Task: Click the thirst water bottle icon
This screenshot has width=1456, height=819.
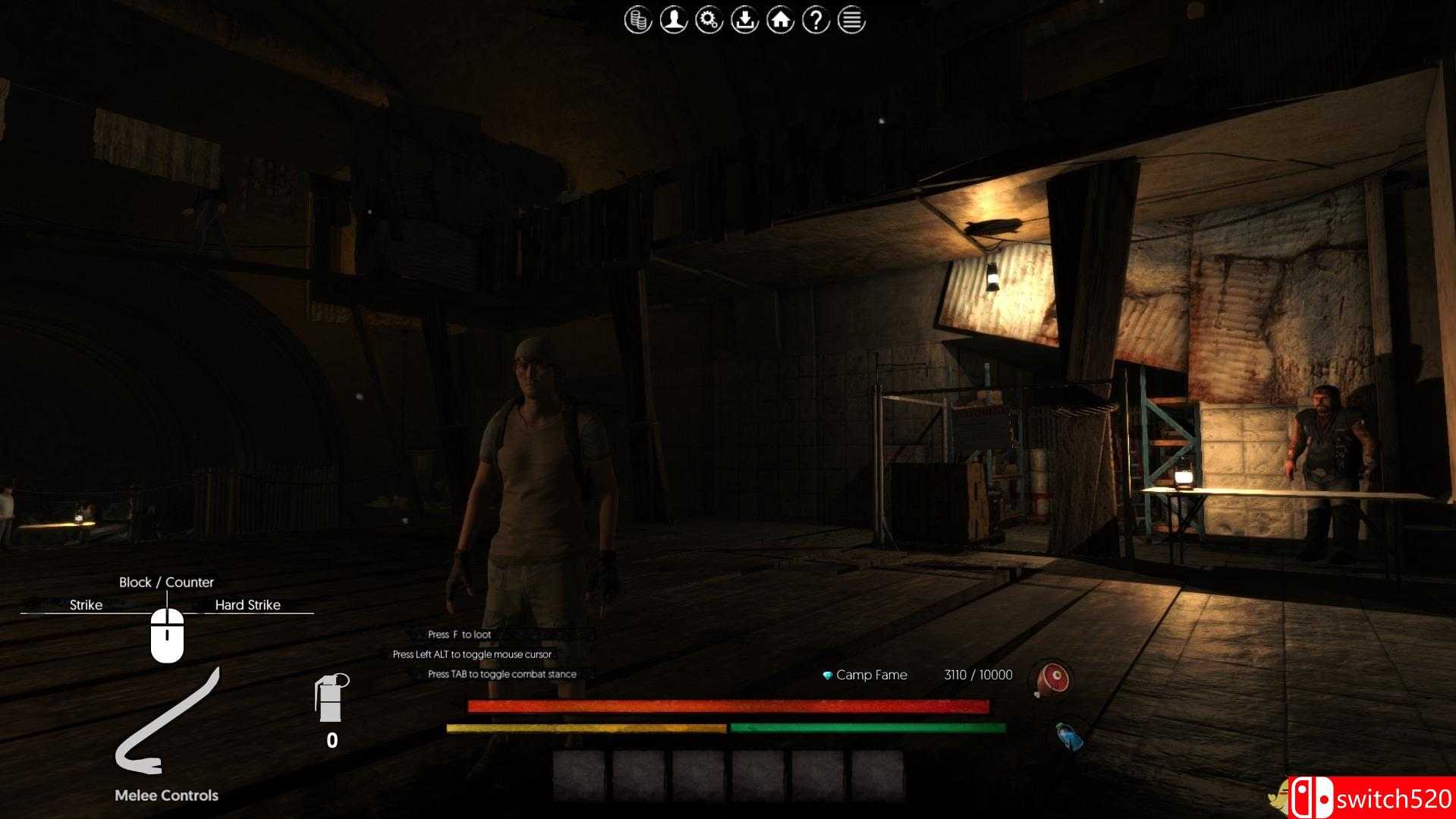Action: (1067, 733)
